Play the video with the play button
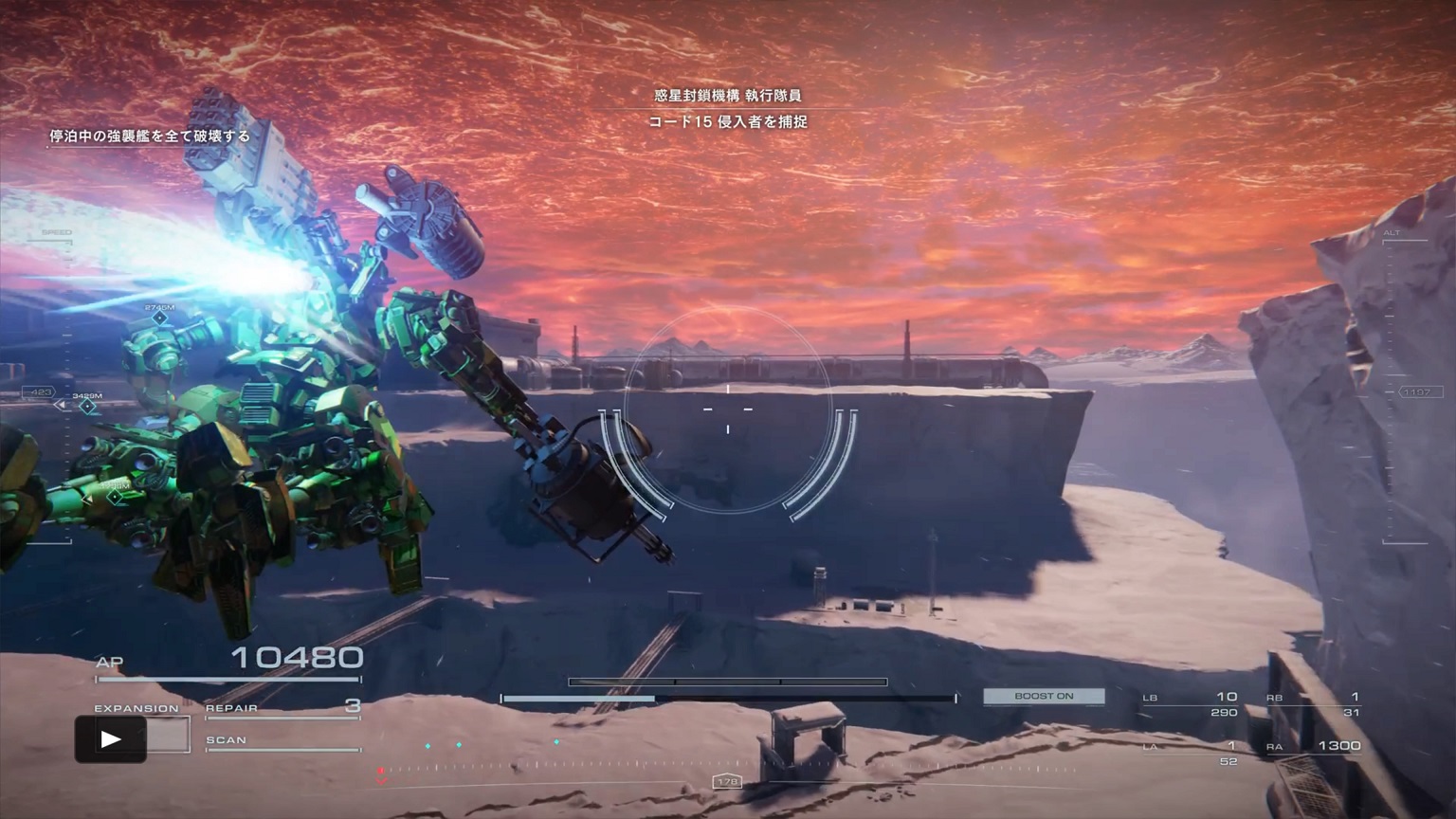Screen dimensions: 1456x819 [x=110, y=739]
